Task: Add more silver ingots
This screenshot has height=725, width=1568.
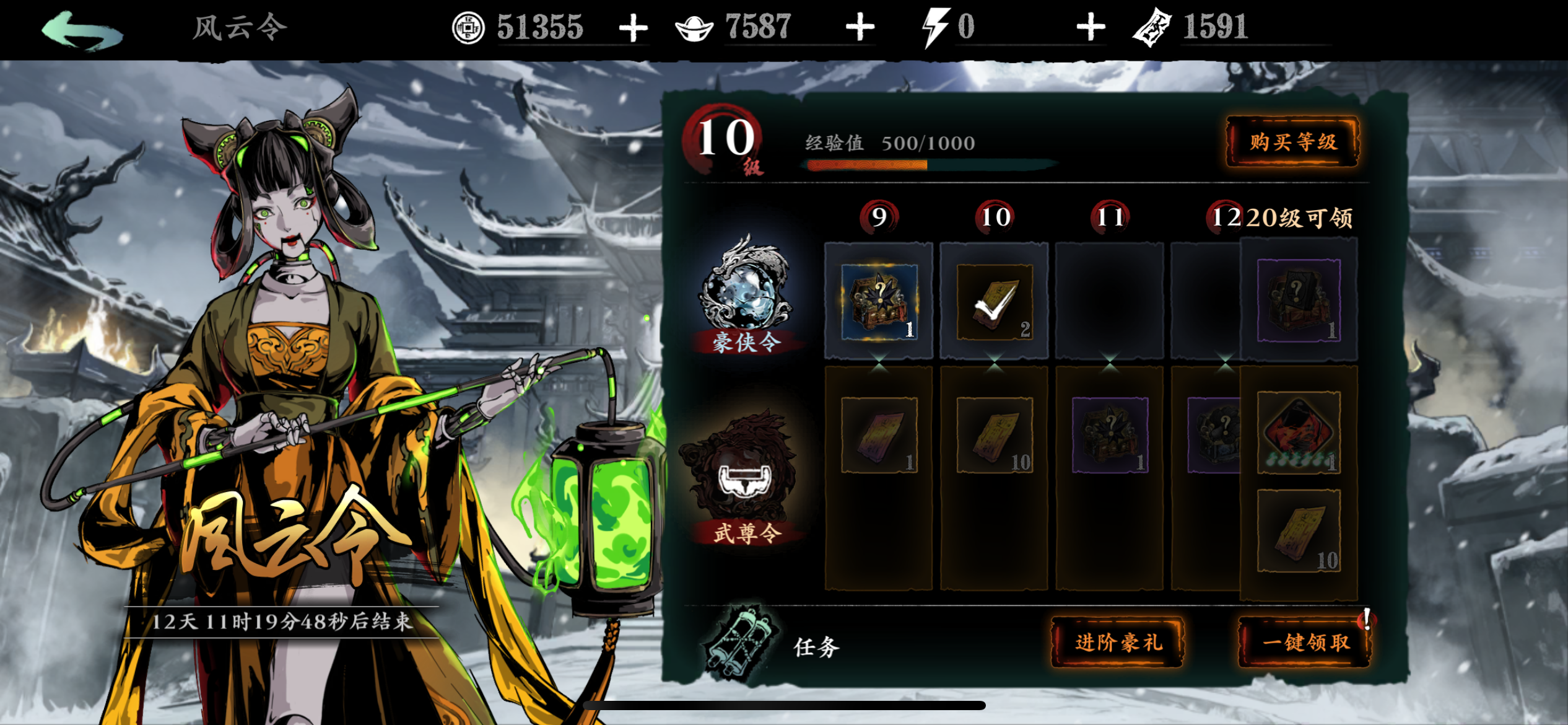Action: click(860, 28)
